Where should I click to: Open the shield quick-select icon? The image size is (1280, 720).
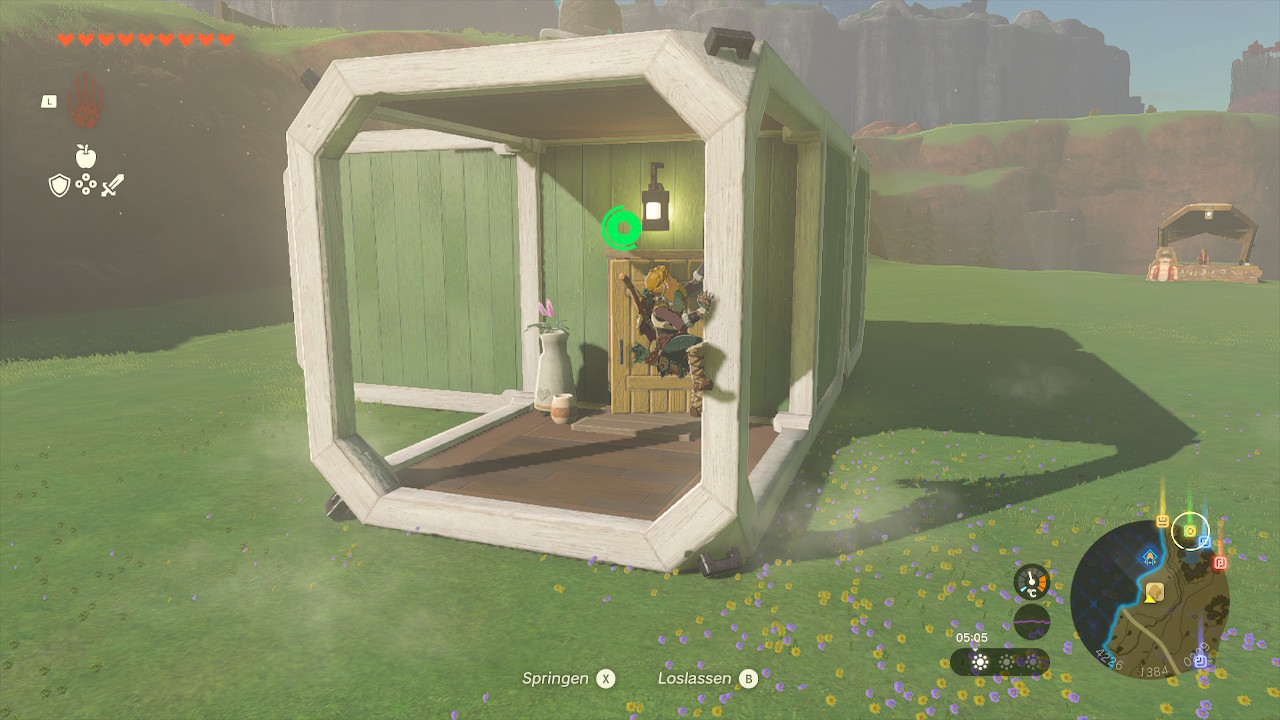coord(59,185)
